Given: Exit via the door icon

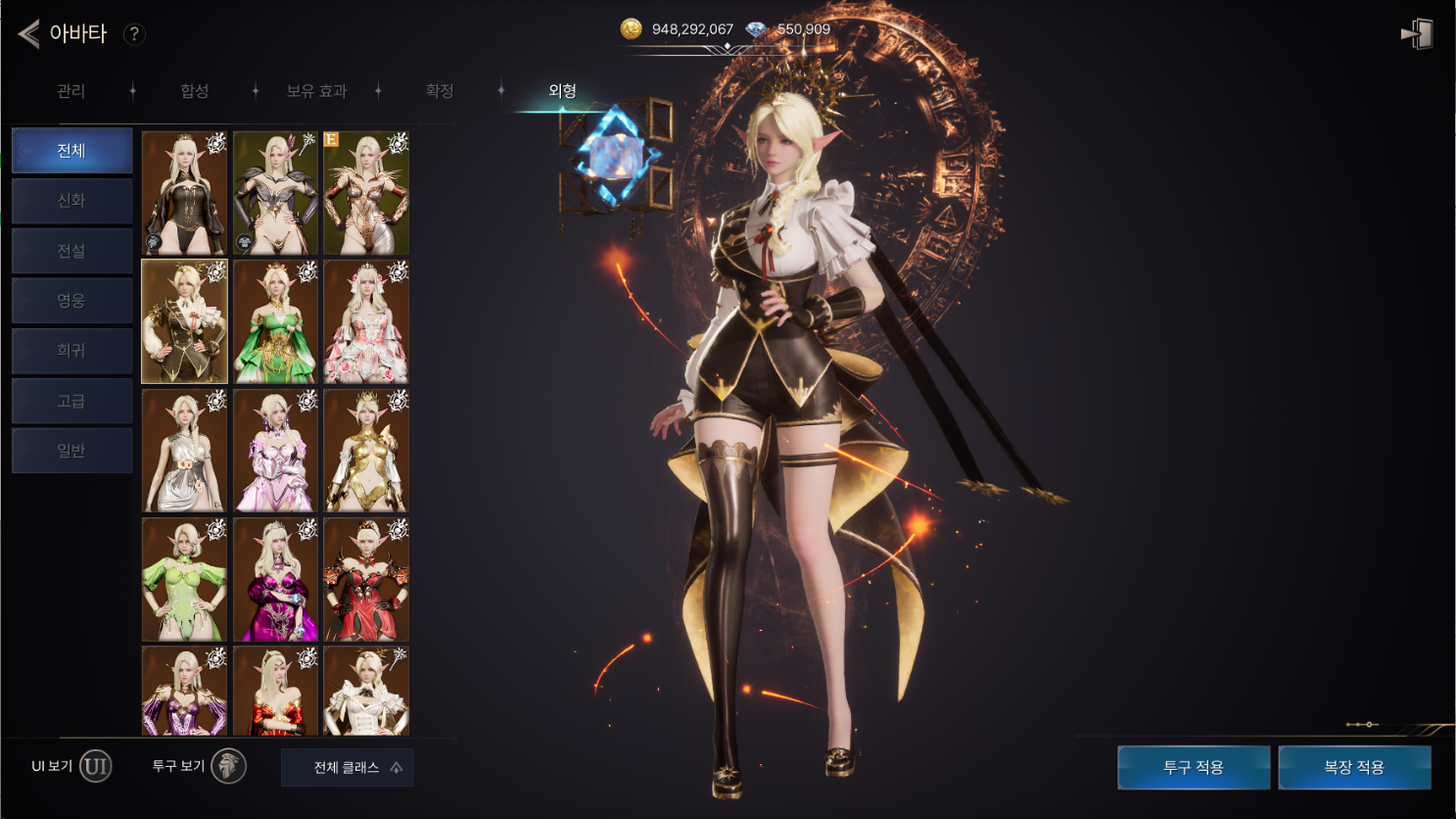Looking at the screenshot, I should 1417,34.
